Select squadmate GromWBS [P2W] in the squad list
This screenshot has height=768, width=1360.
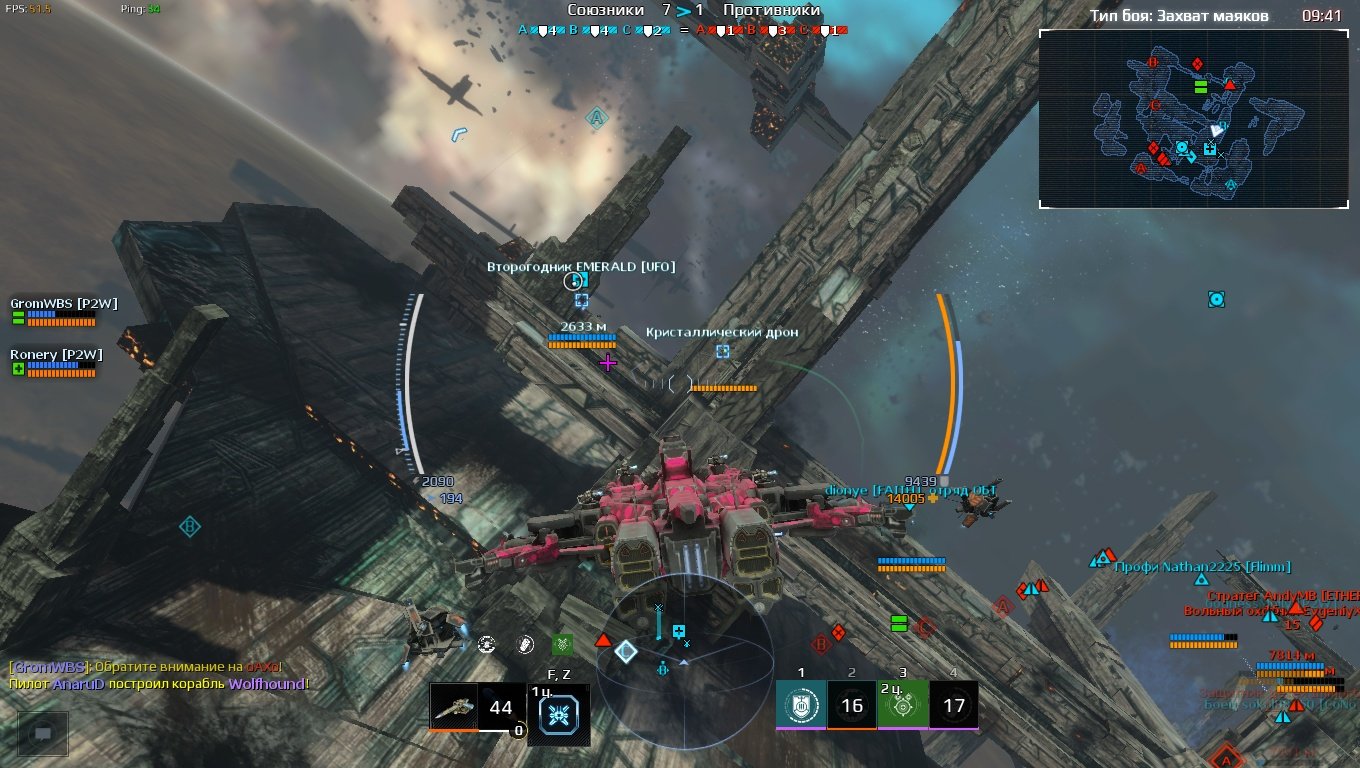[64, 303]
